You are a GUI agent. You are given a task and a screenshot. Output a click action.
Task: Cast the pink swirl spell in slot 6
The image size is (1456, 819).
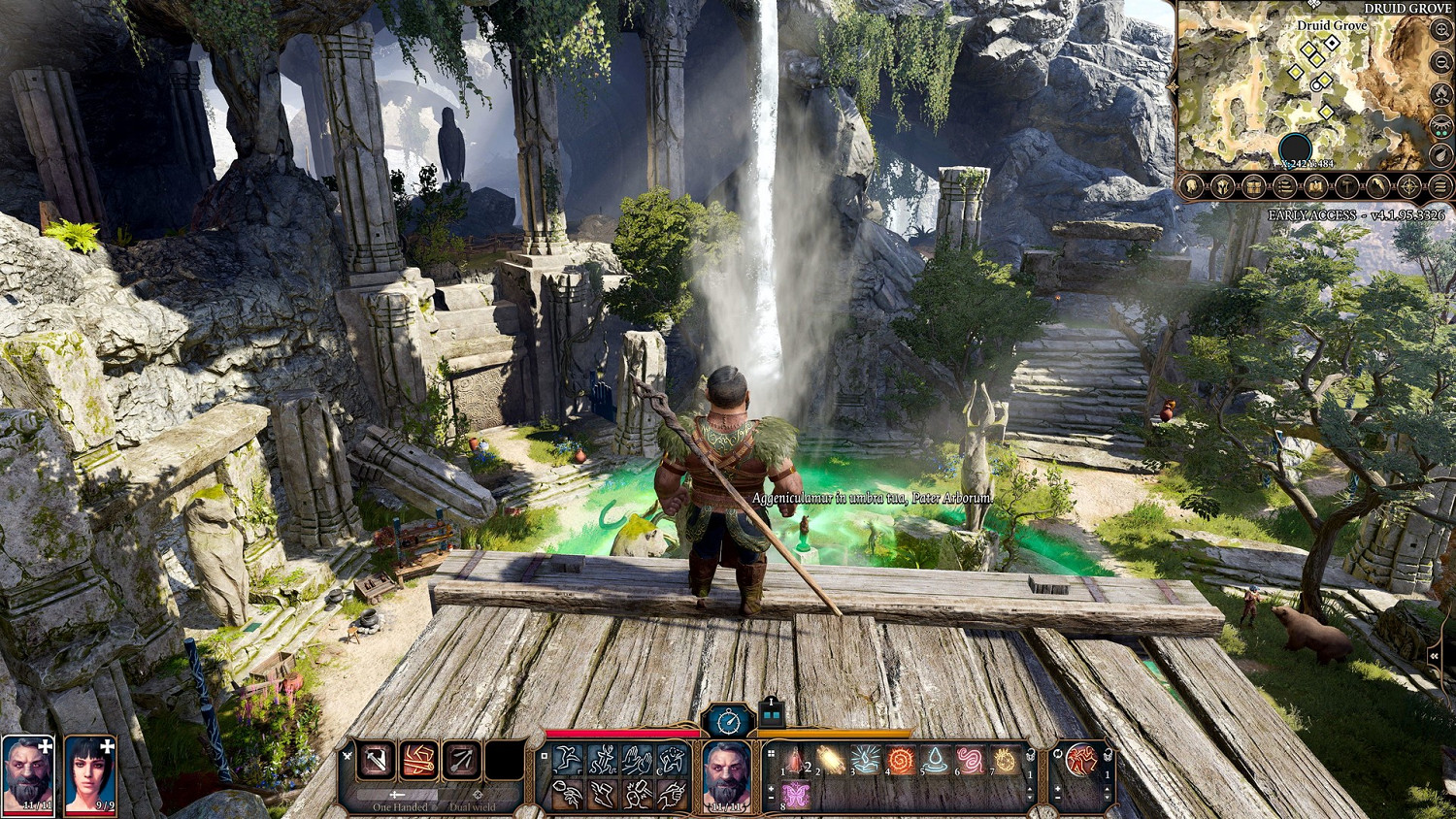click(970, 761)
